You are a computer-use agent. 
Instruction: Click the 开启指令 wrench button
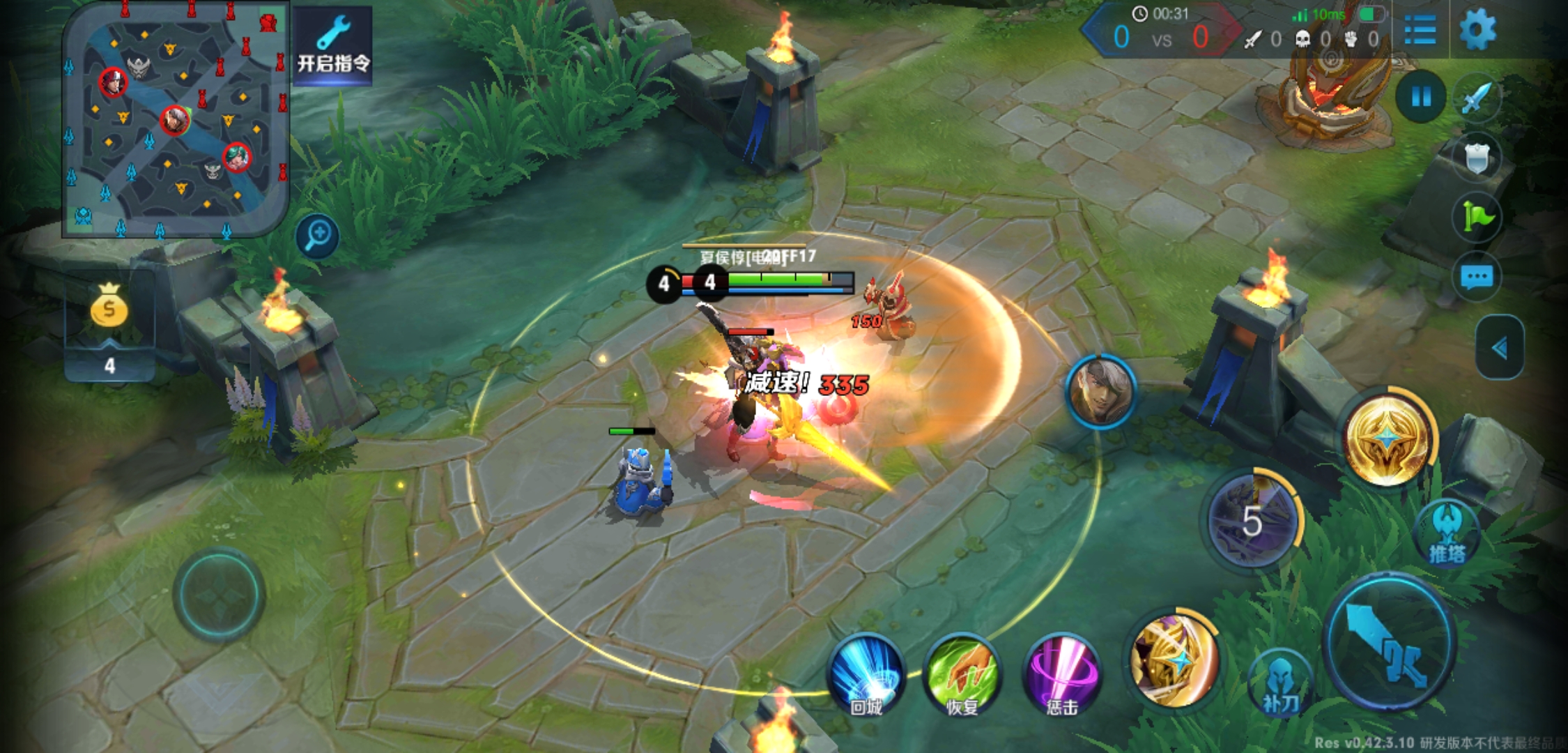333,46
